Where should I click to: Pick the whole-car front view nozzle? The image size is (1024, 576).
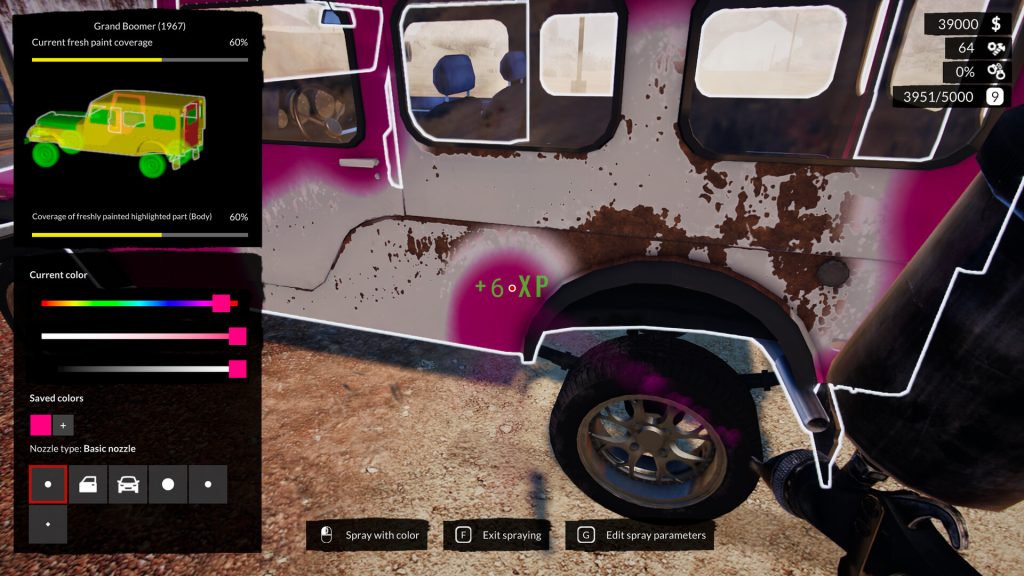(128, 484)
